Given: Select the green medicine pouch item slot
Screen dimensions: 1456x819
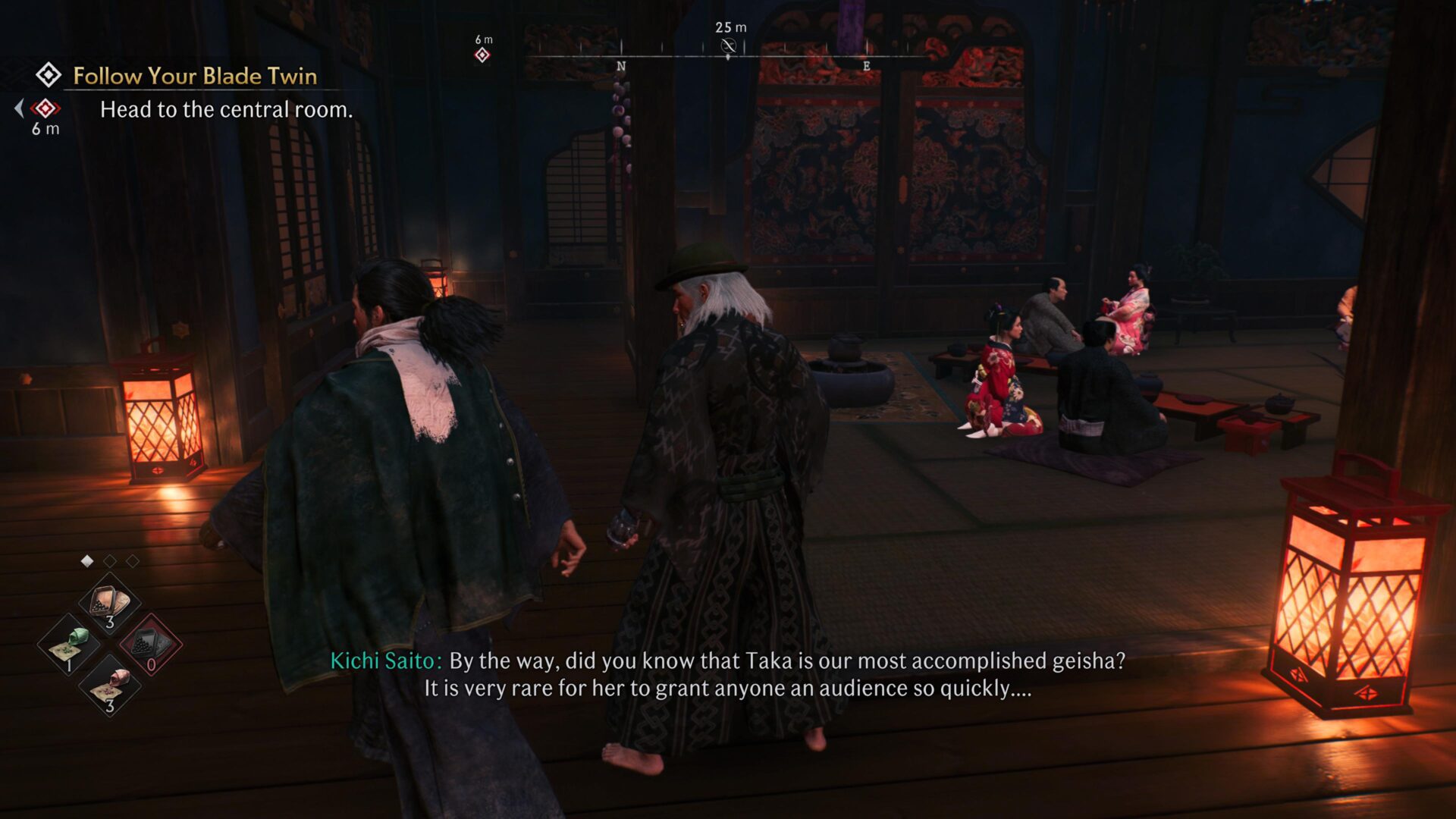Looking at the screenshot, I should [x=69, y=645].
